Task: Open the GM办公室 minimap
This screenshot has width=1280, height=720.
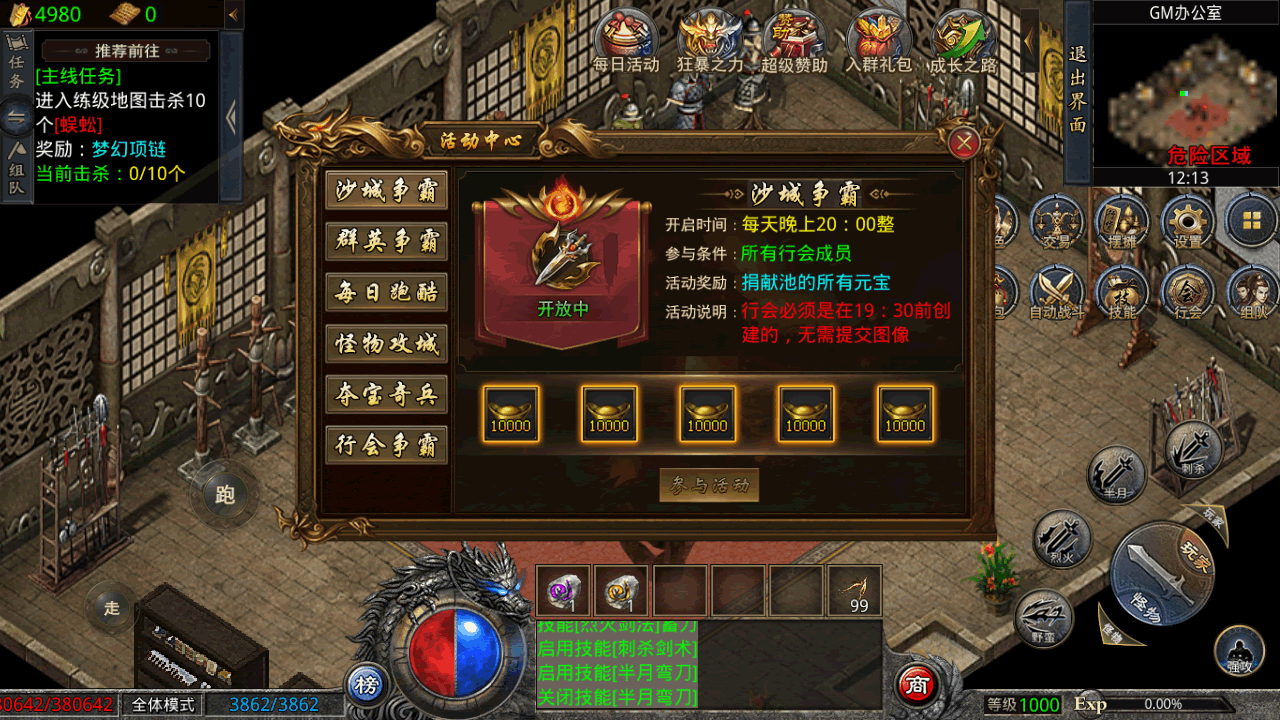Action: pos(1185,95)
